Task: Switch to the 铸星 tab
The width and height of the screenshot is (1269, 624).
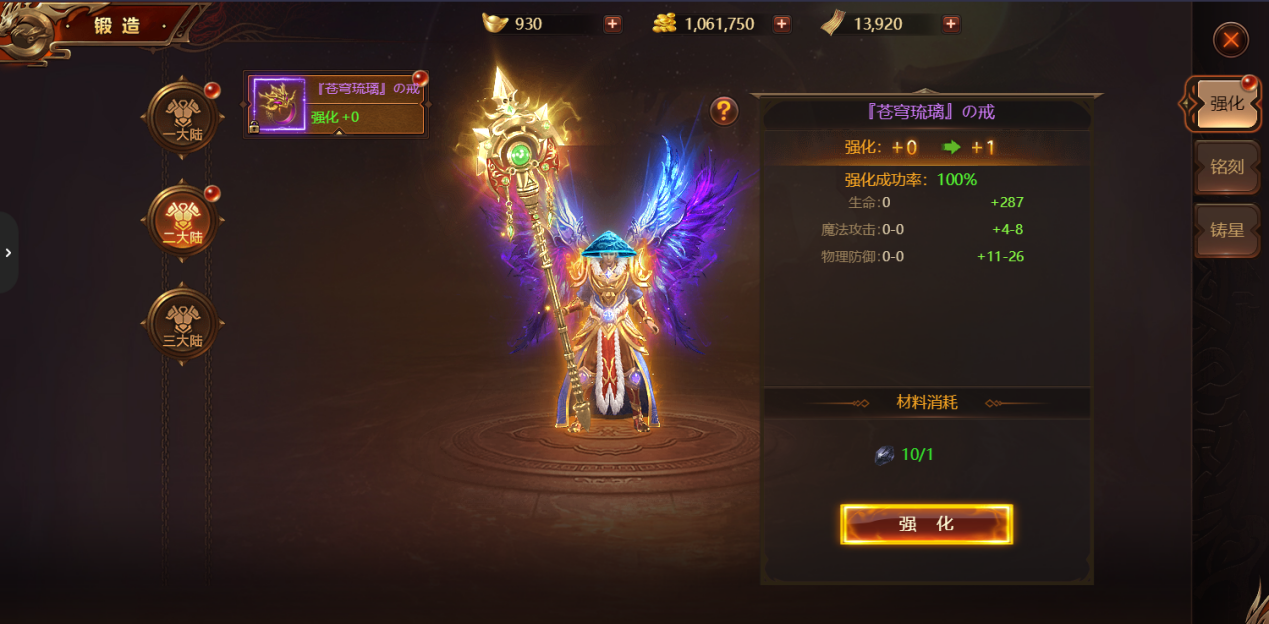Action: 1227,230
